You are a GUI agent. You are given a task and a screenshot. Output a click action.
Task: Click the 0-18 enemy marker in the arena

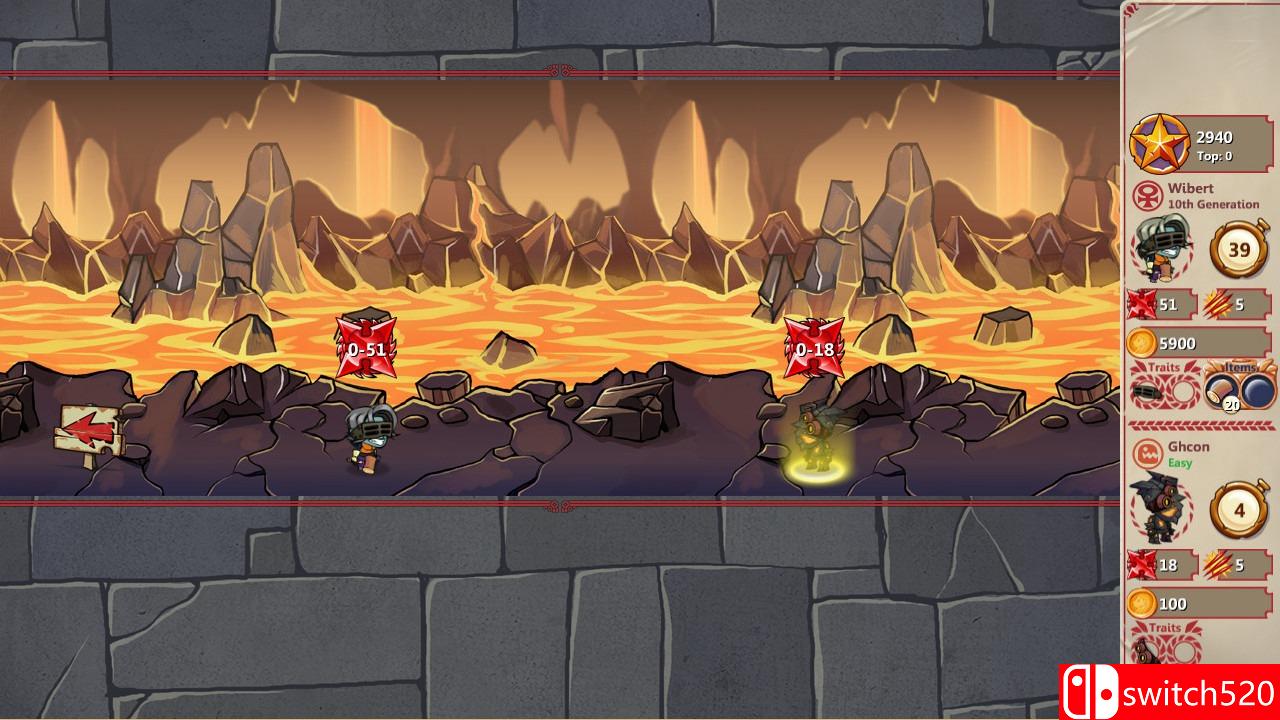tap(812, 349)
